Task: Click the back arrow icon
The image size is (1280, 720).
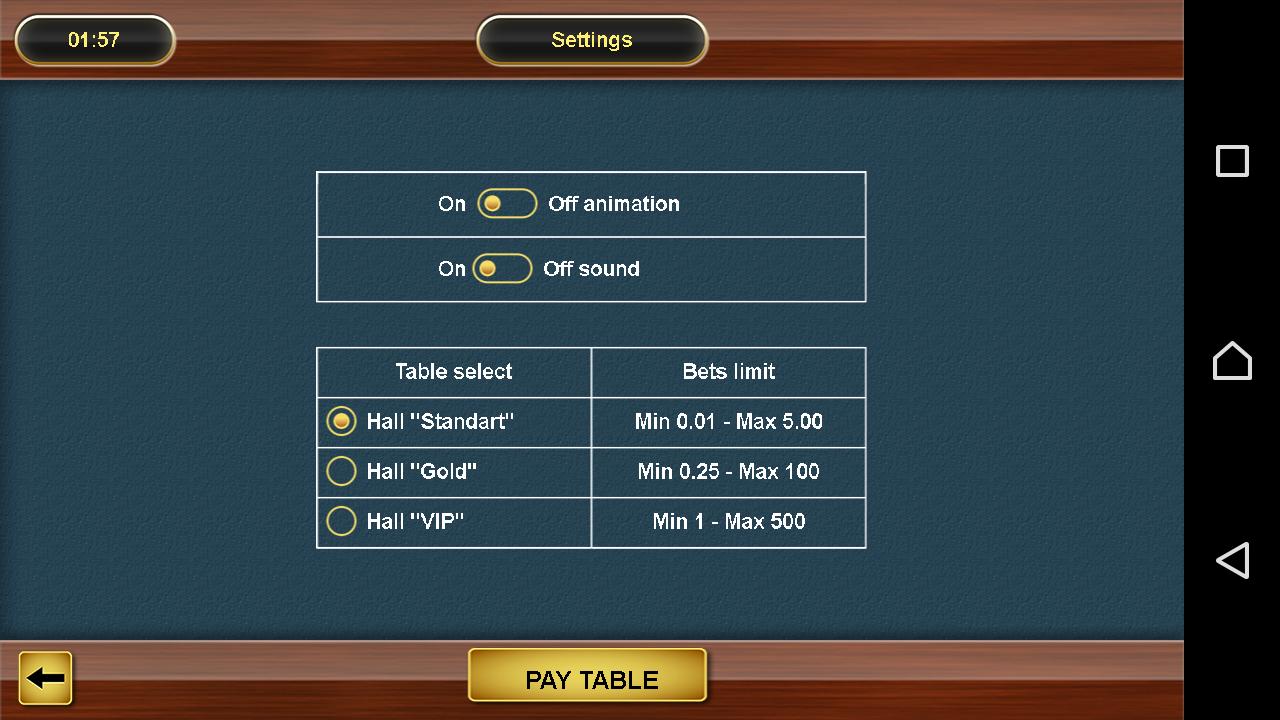Action: point(44,677)
